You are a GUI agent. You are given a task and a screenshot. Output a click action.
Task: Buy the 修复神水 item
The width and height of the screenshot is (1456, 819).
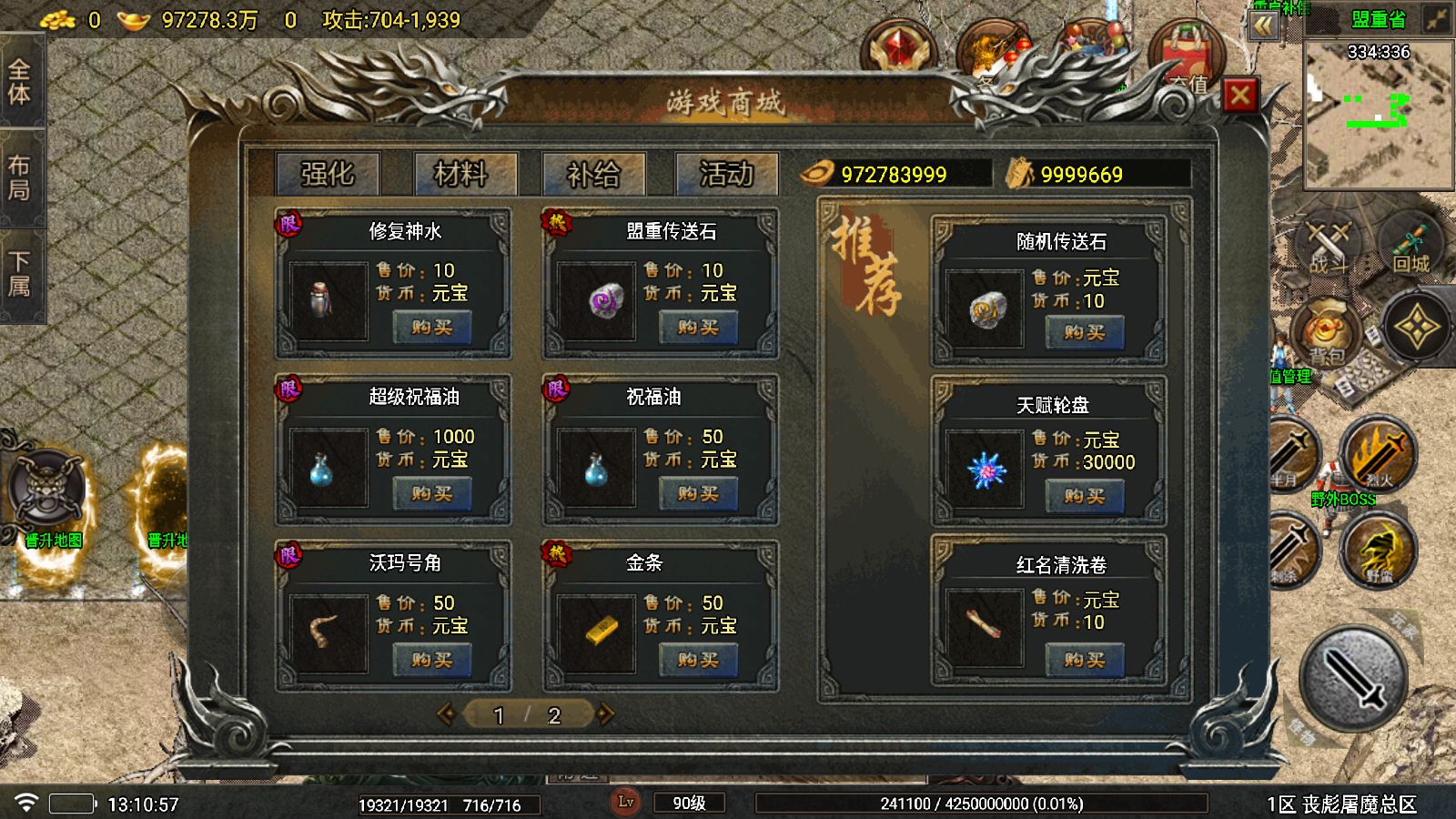point(434,328)
